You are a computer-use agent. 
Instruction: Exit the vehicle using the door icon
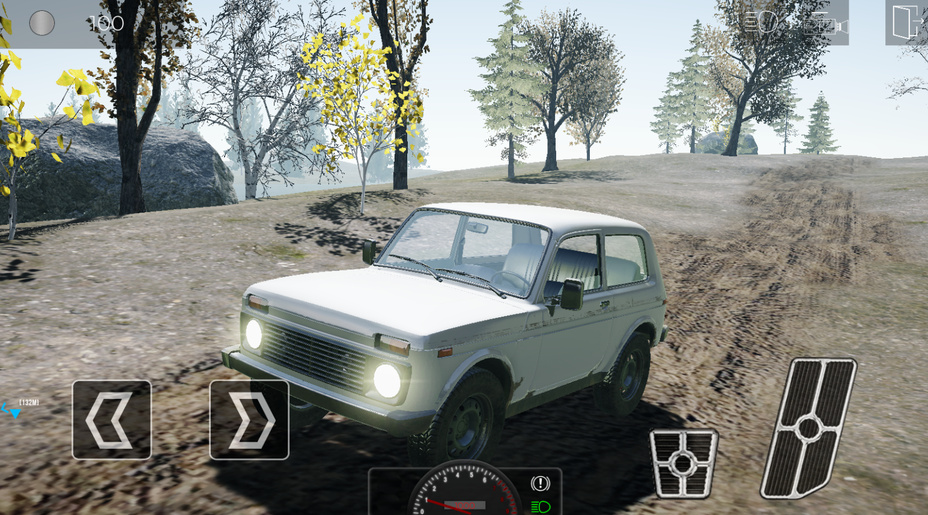(x=906, y=22)
